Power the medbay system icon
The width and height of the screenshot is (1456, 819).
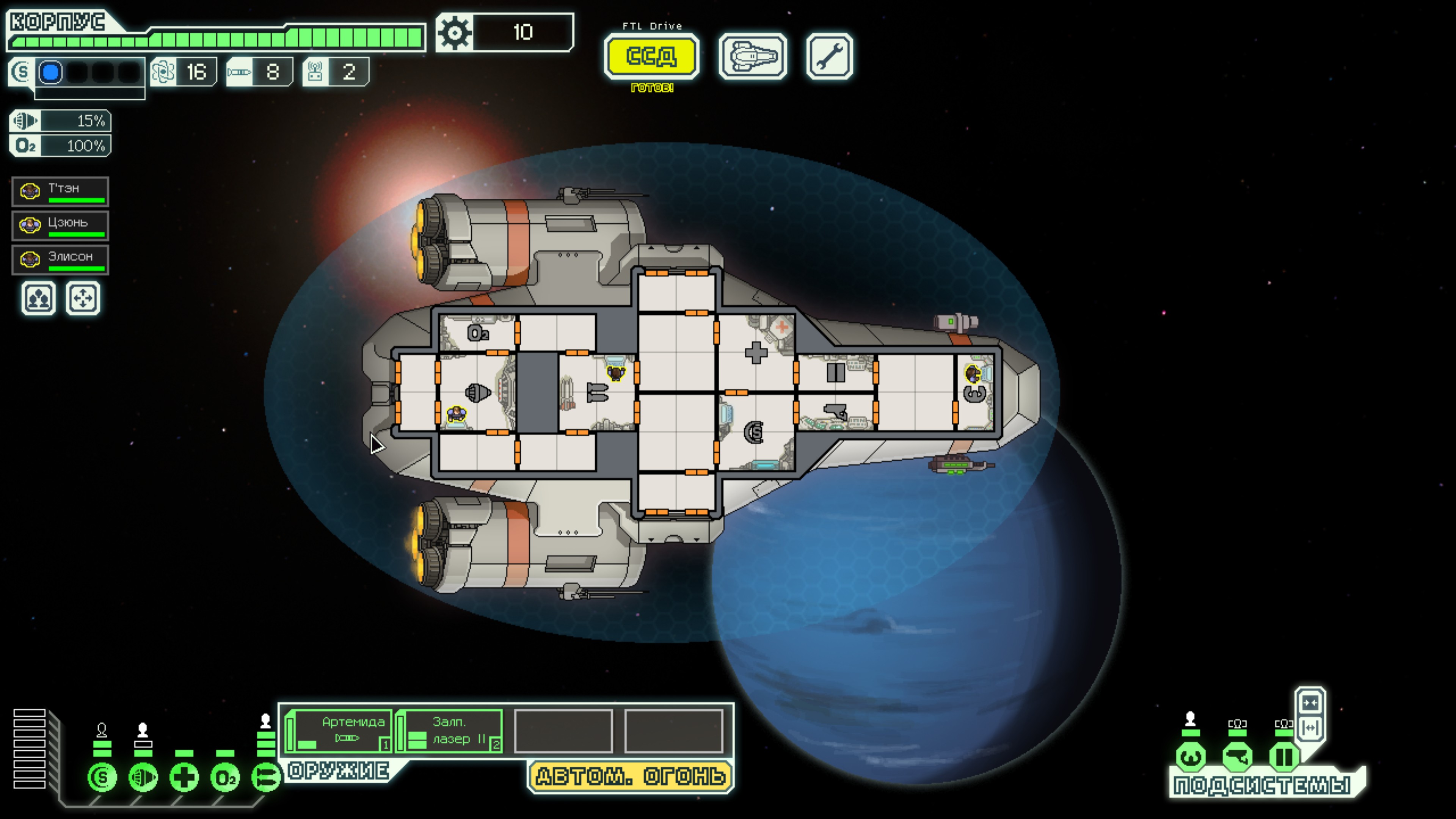click(184, 778)
